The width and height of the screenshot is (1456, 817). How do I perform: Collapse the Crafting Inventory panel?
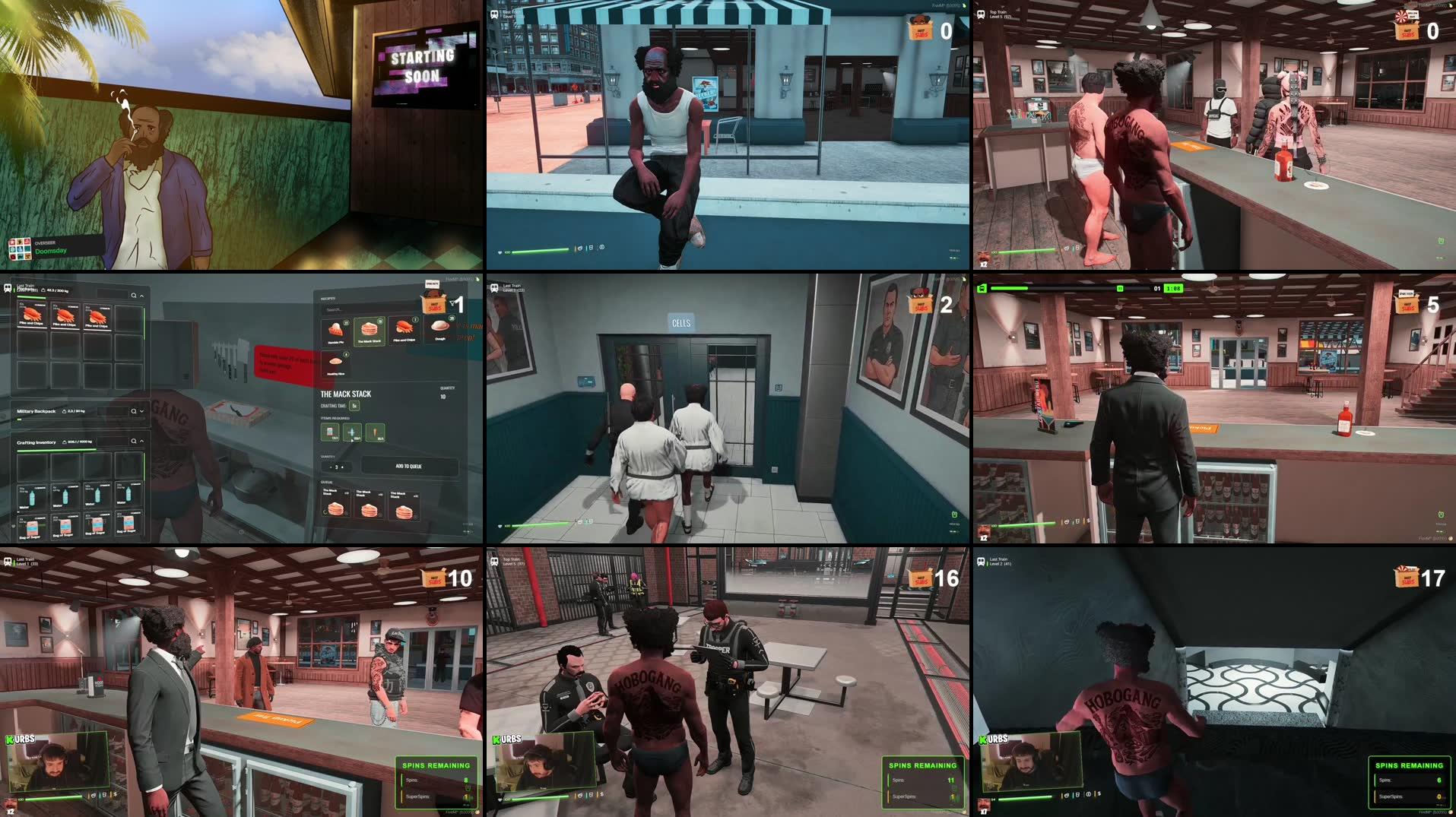tap(142, 440)
